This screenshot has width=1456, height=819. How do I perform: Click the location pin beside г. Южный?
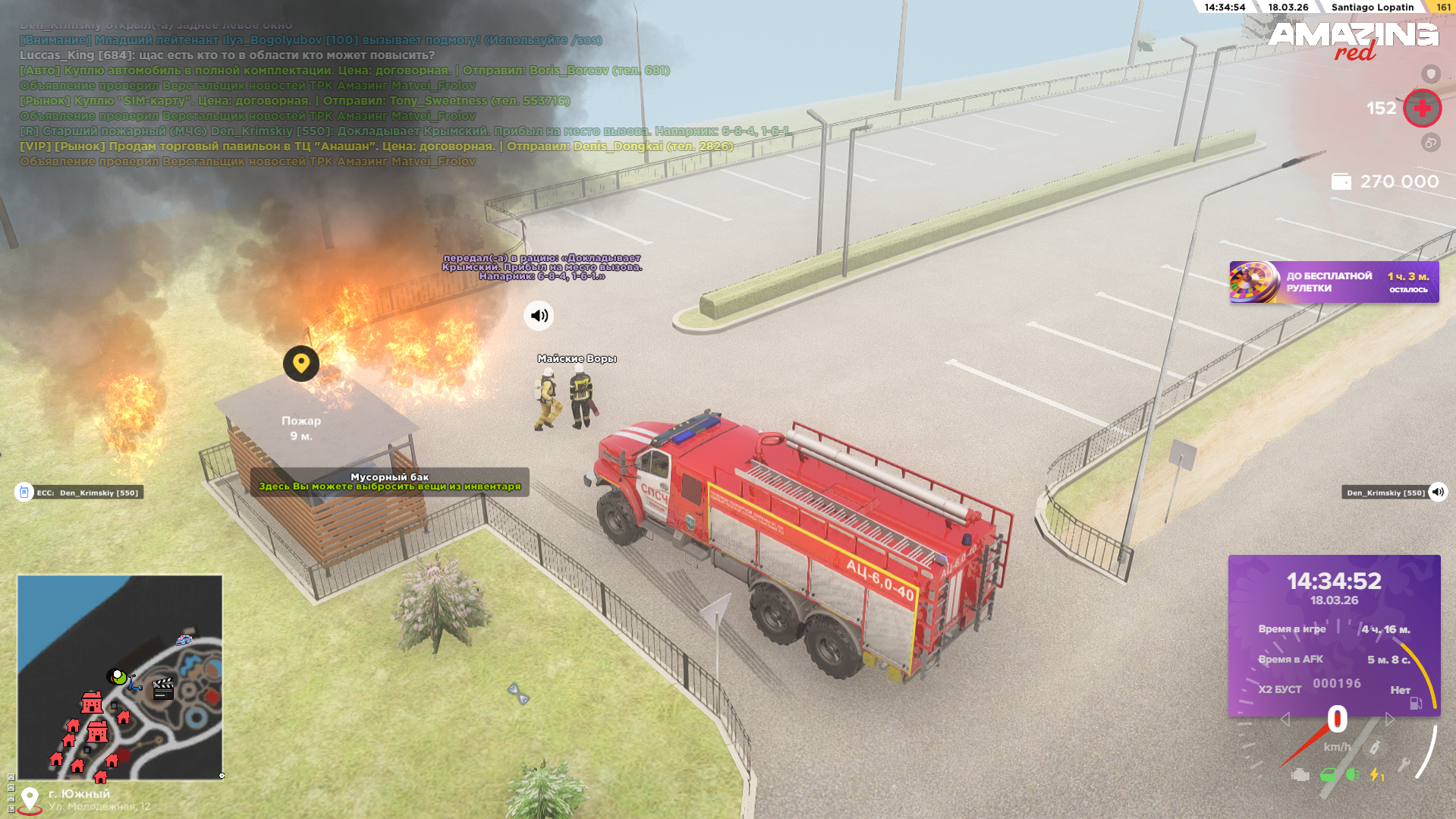(30, 799)
